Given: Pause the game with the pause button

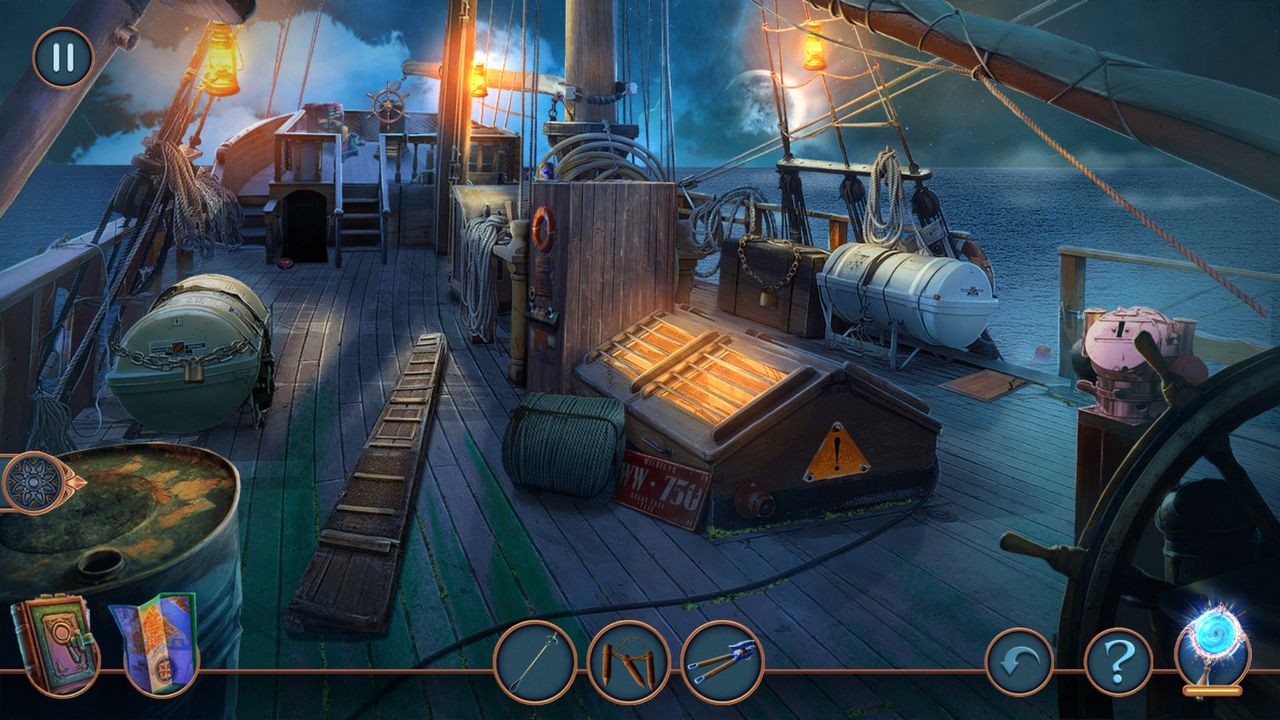Looking at the screenshot, I should 63,57.
